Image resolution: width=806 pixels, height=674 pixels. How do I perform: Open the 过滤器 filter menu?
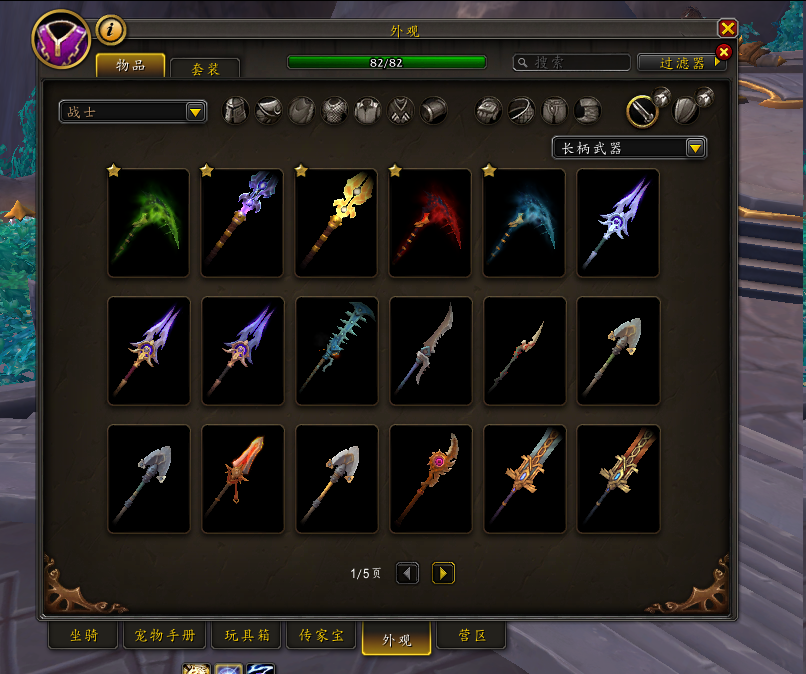click(682, 62)
